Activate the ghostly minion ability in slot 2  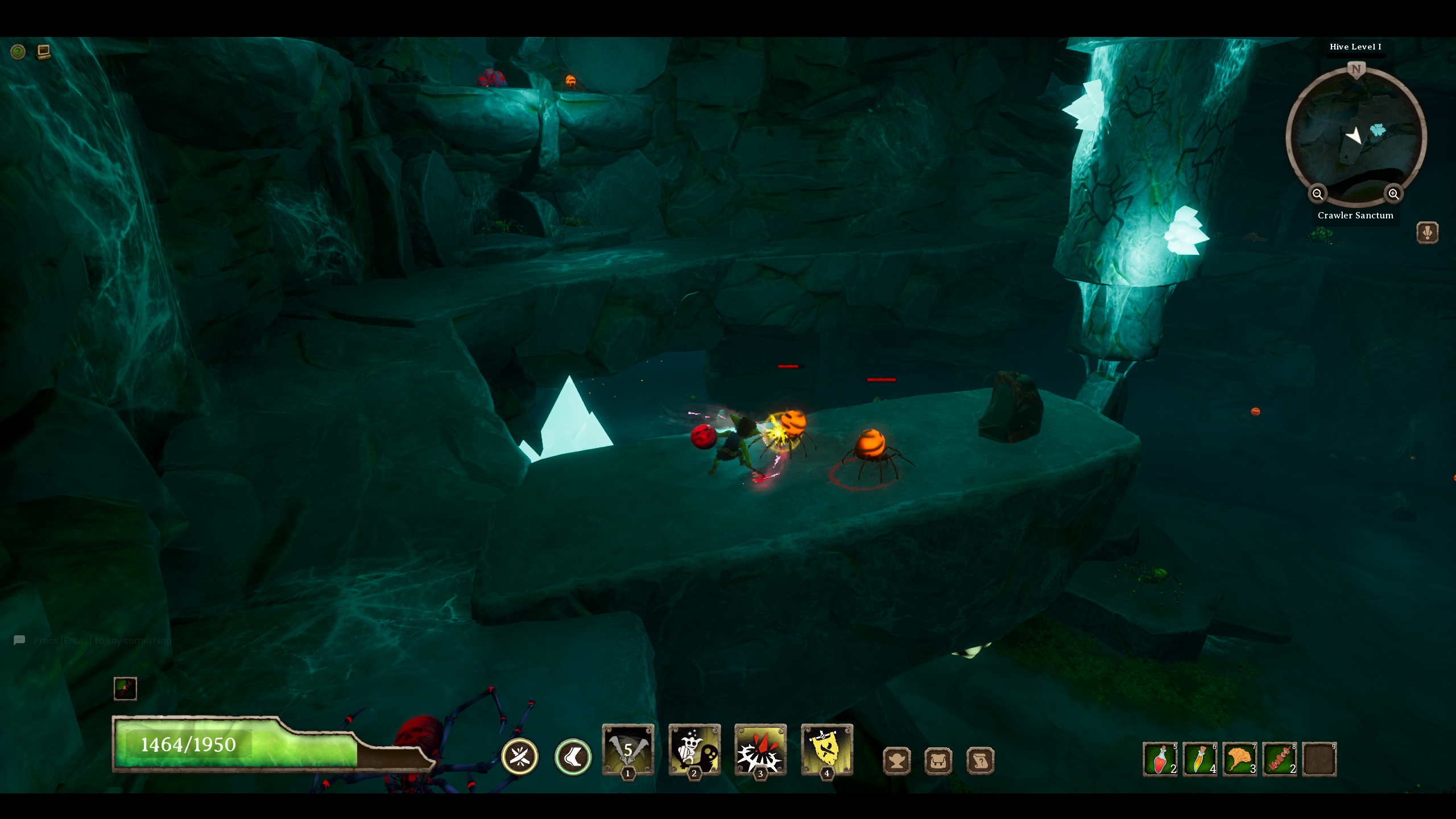[x=695, y=751]
